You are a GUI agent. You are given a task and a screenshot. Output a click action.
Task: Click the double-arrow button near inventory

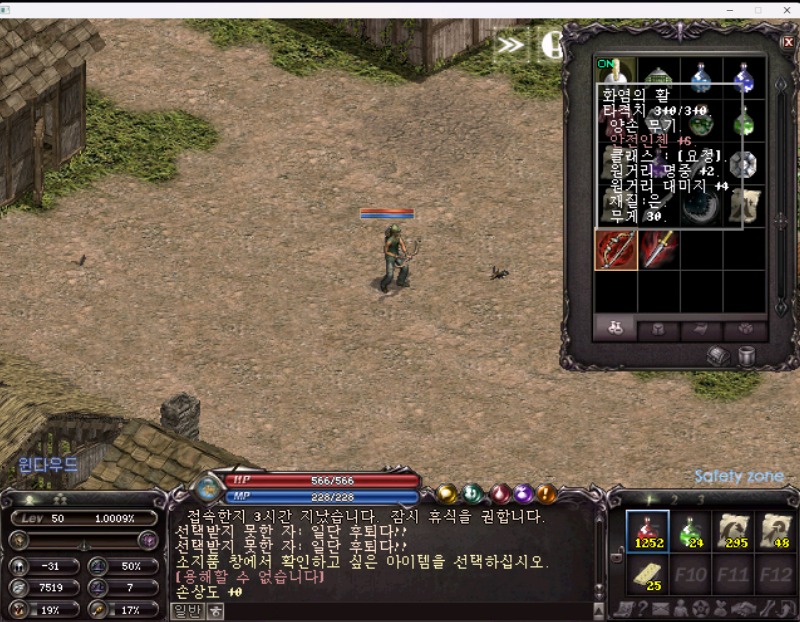coord(510,44)
